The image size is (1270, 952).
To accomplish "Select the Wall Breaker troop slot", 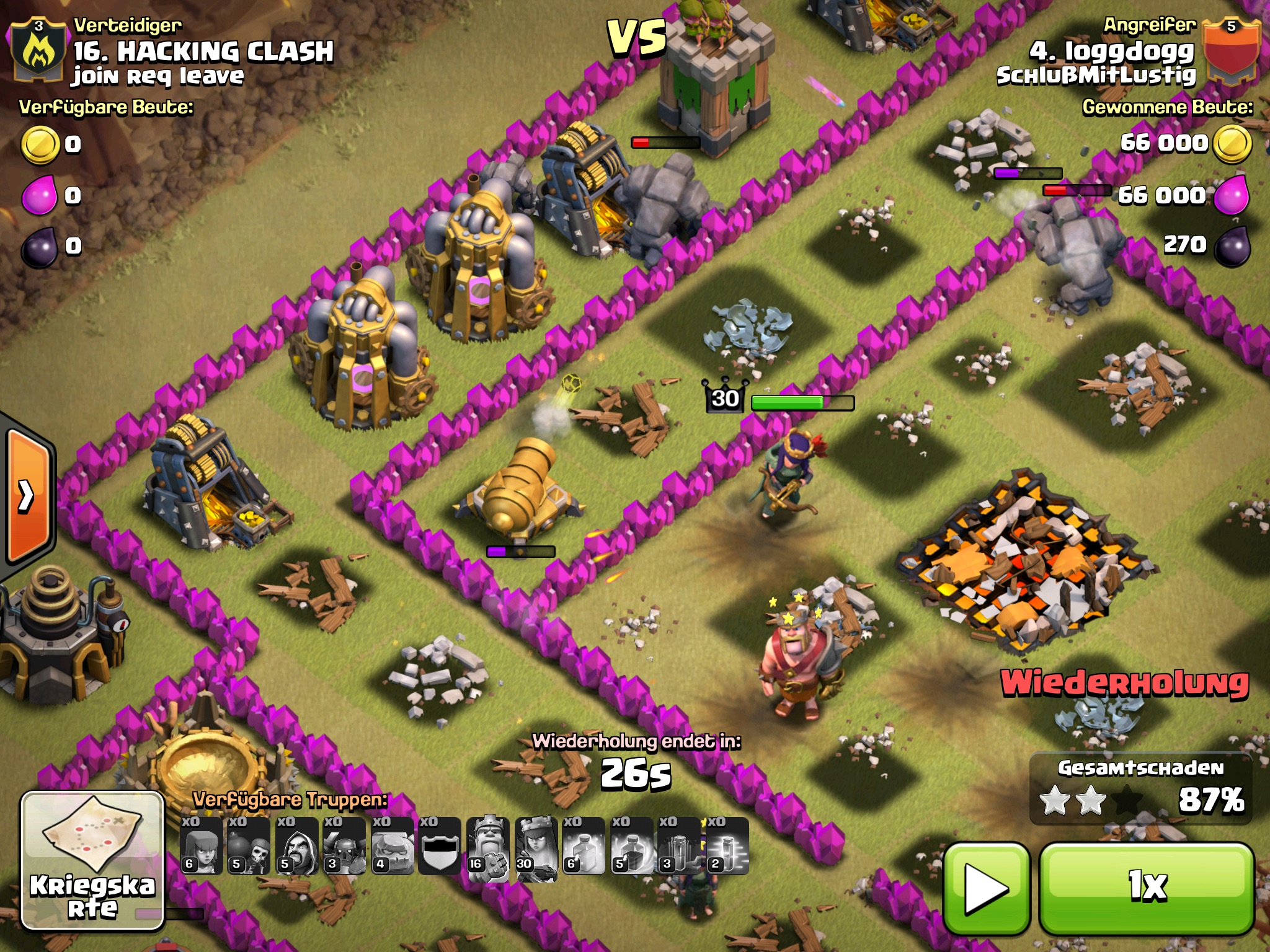I will [x=249, y=845].
